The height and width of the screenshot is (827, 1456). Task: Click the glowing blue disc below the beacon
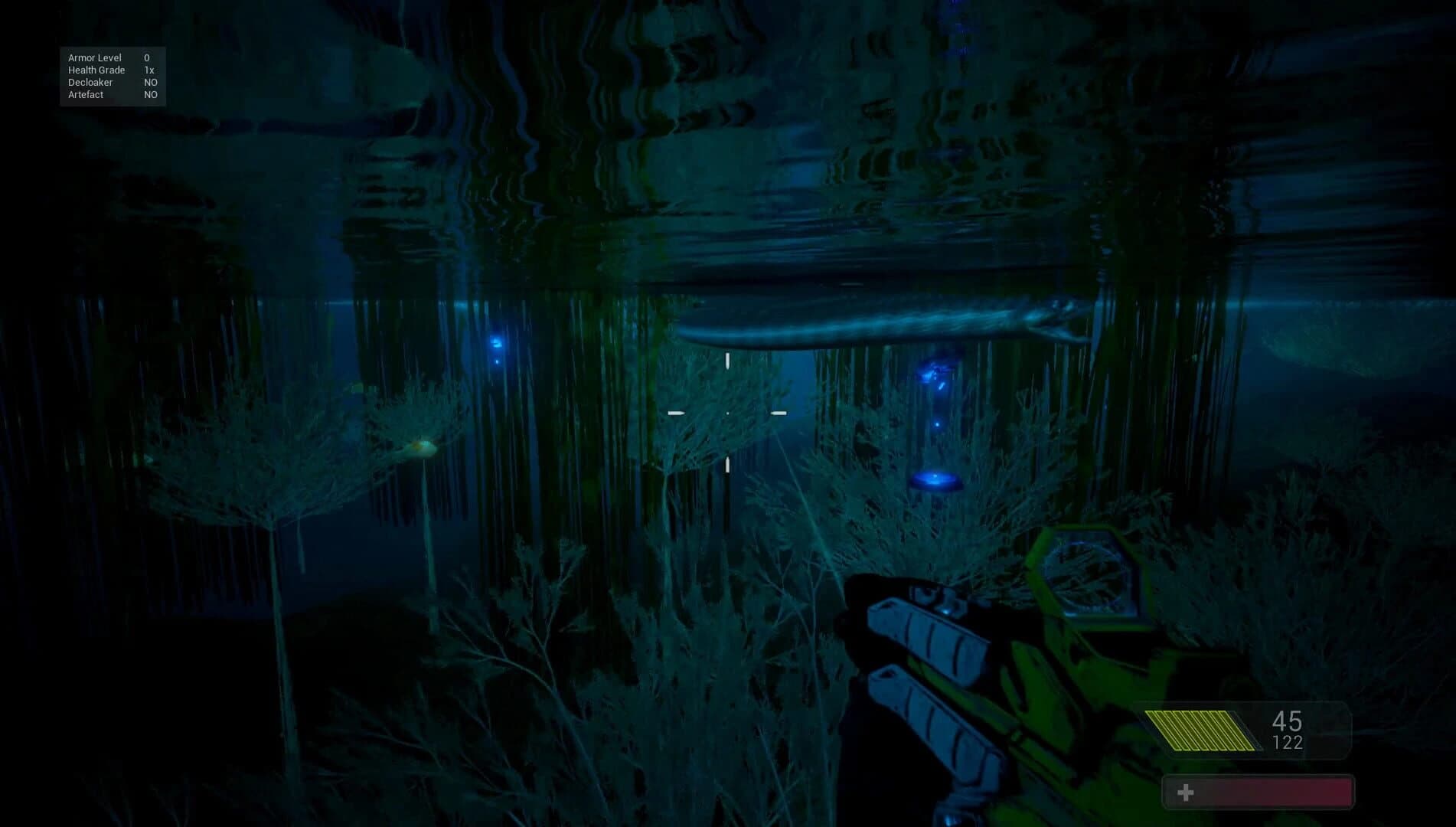(935, 479)
